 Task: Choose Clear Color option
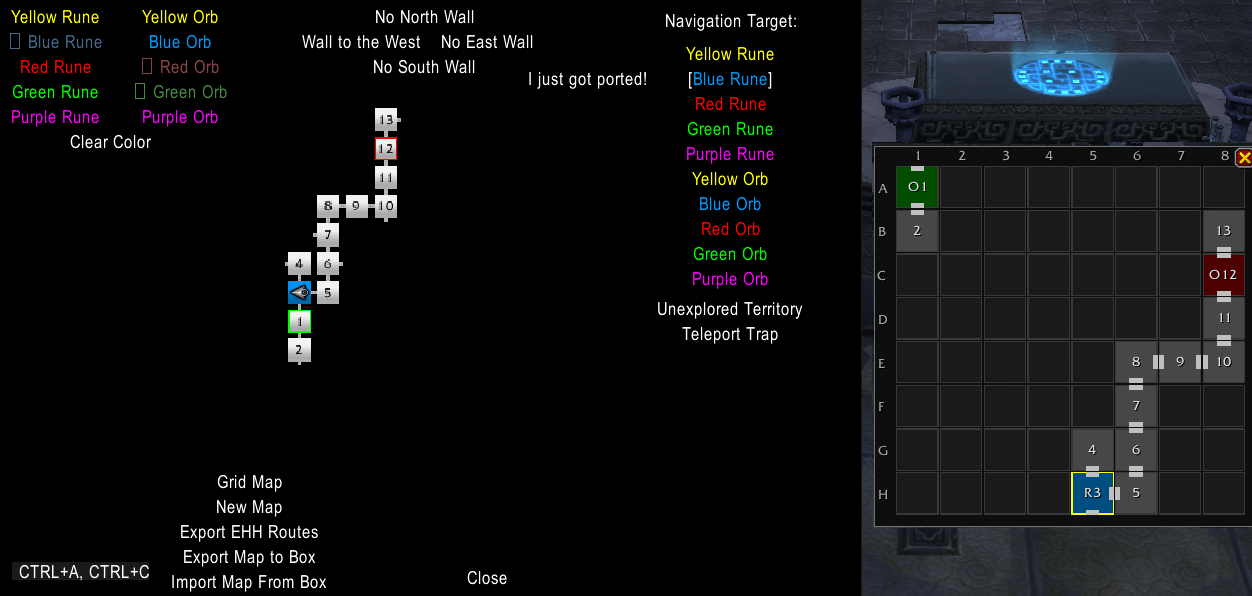(110, 142)
